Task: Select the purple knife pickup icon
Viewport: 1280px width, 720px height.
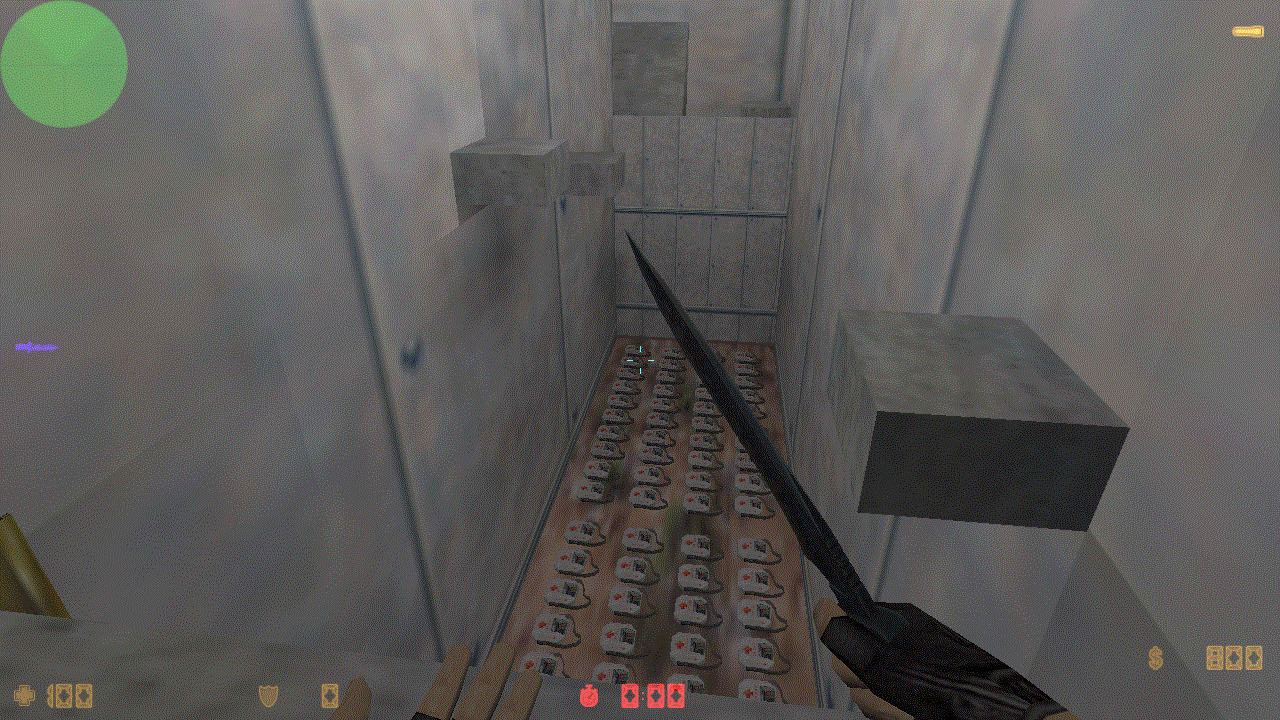Action: pyautogui.click(x=37, y=347)
